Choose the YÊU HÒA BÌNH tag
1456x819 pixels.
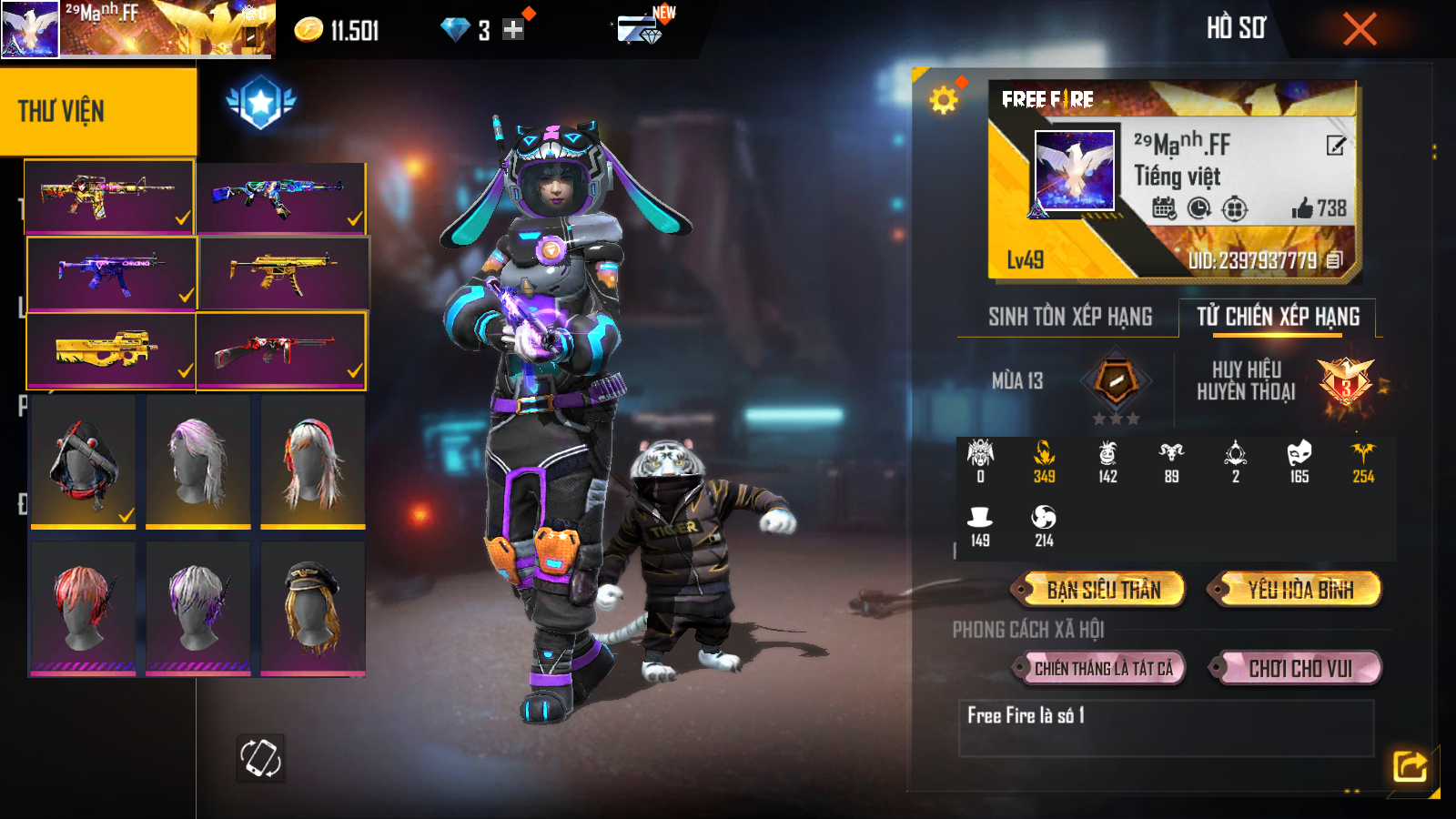point(1299,590)
